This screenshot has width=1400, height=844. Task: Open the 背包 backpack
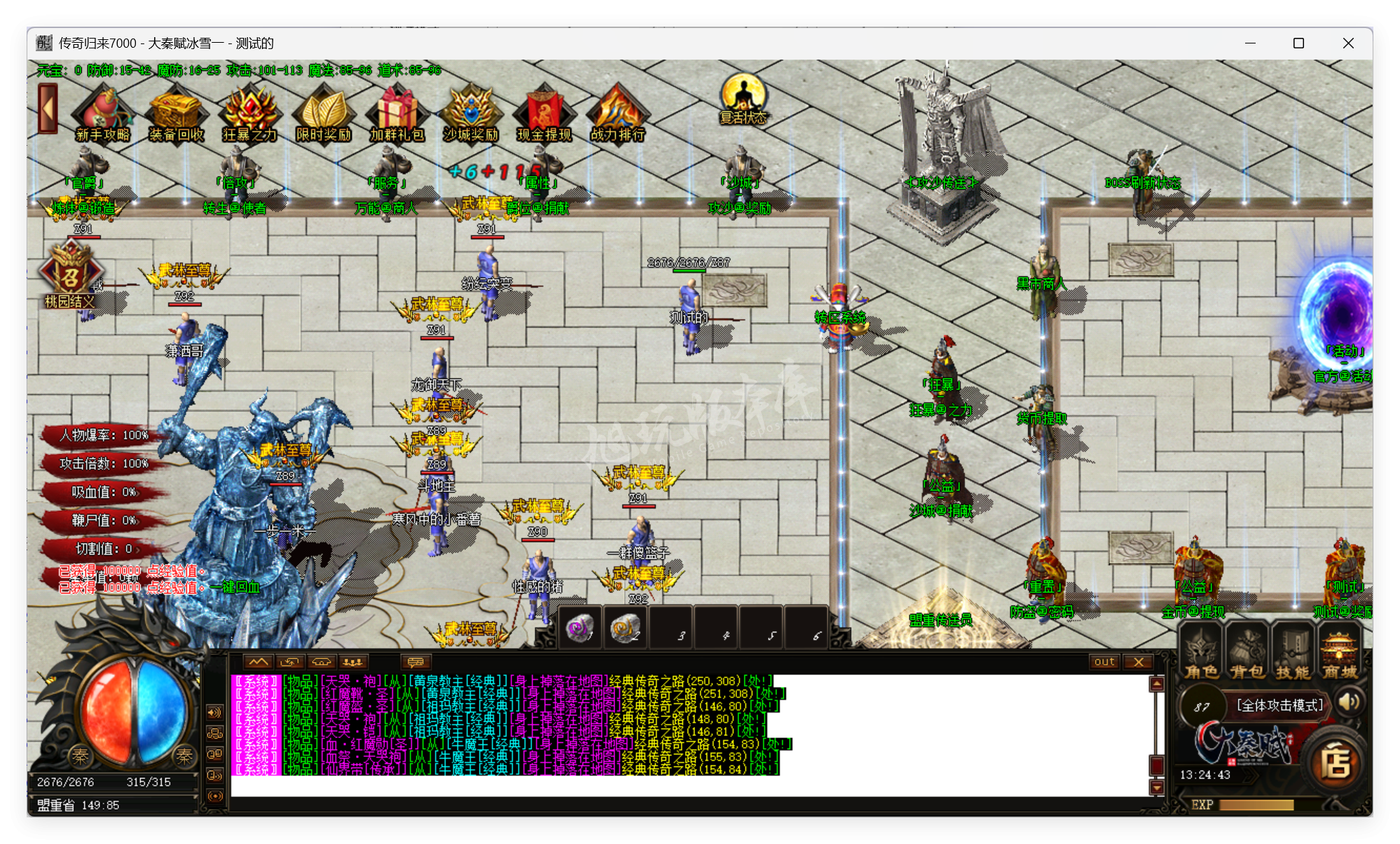[x=1247, y=653]
